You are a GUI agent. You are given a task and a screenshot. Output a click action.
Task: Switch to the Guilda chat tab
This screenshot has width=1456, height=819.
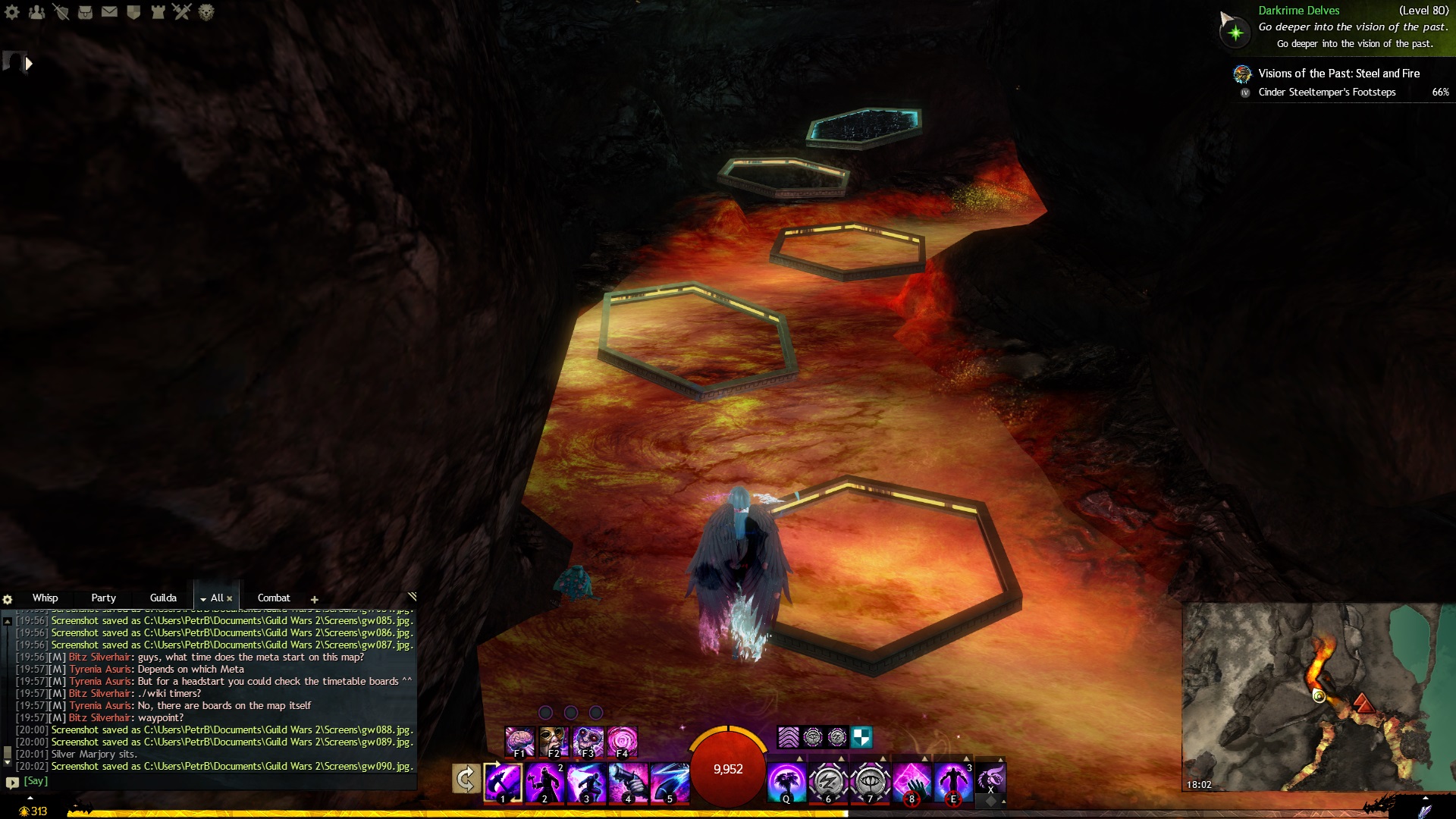point(163,598)
